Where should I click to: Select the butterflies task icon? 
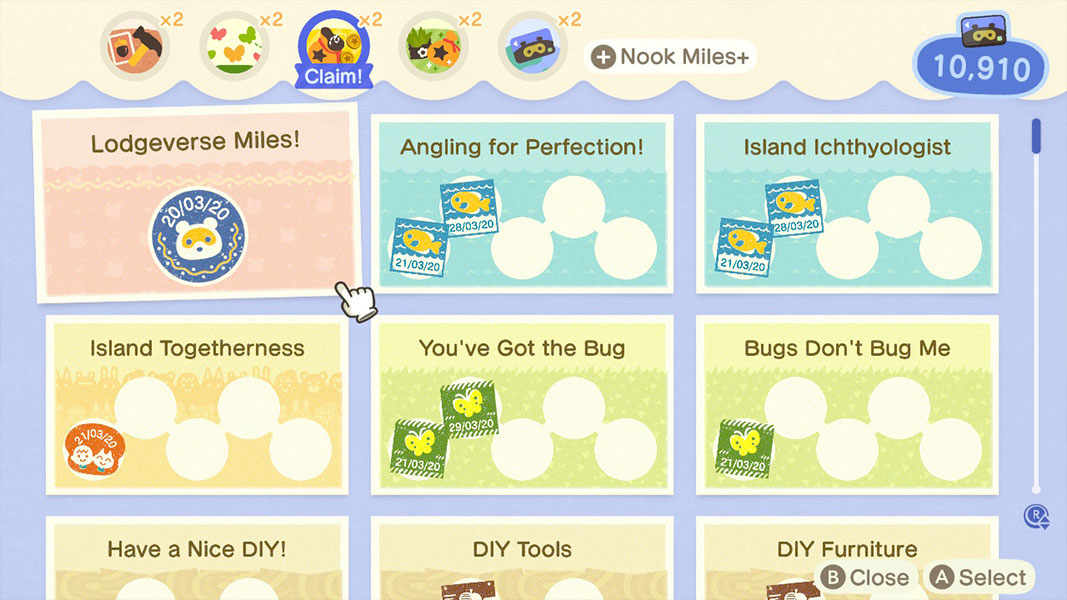(234, 46)
